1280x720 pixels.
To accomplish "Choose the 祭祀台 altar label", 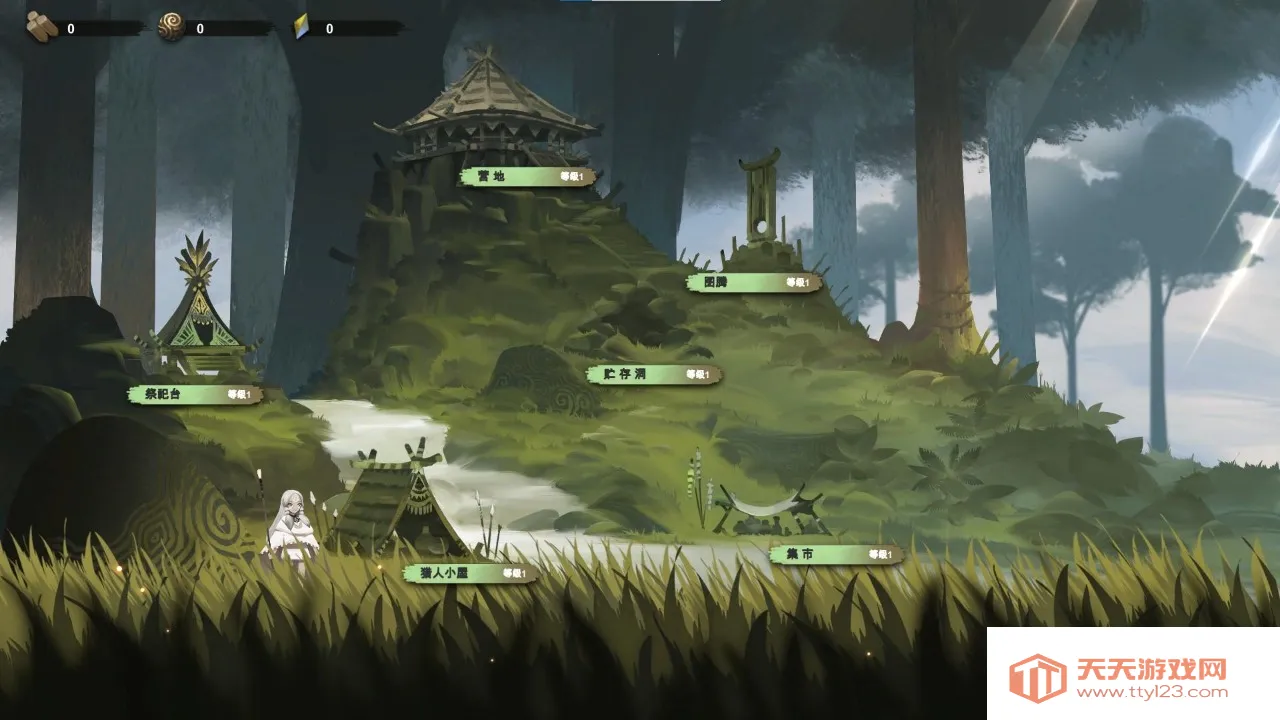I will tap(195, 395).
